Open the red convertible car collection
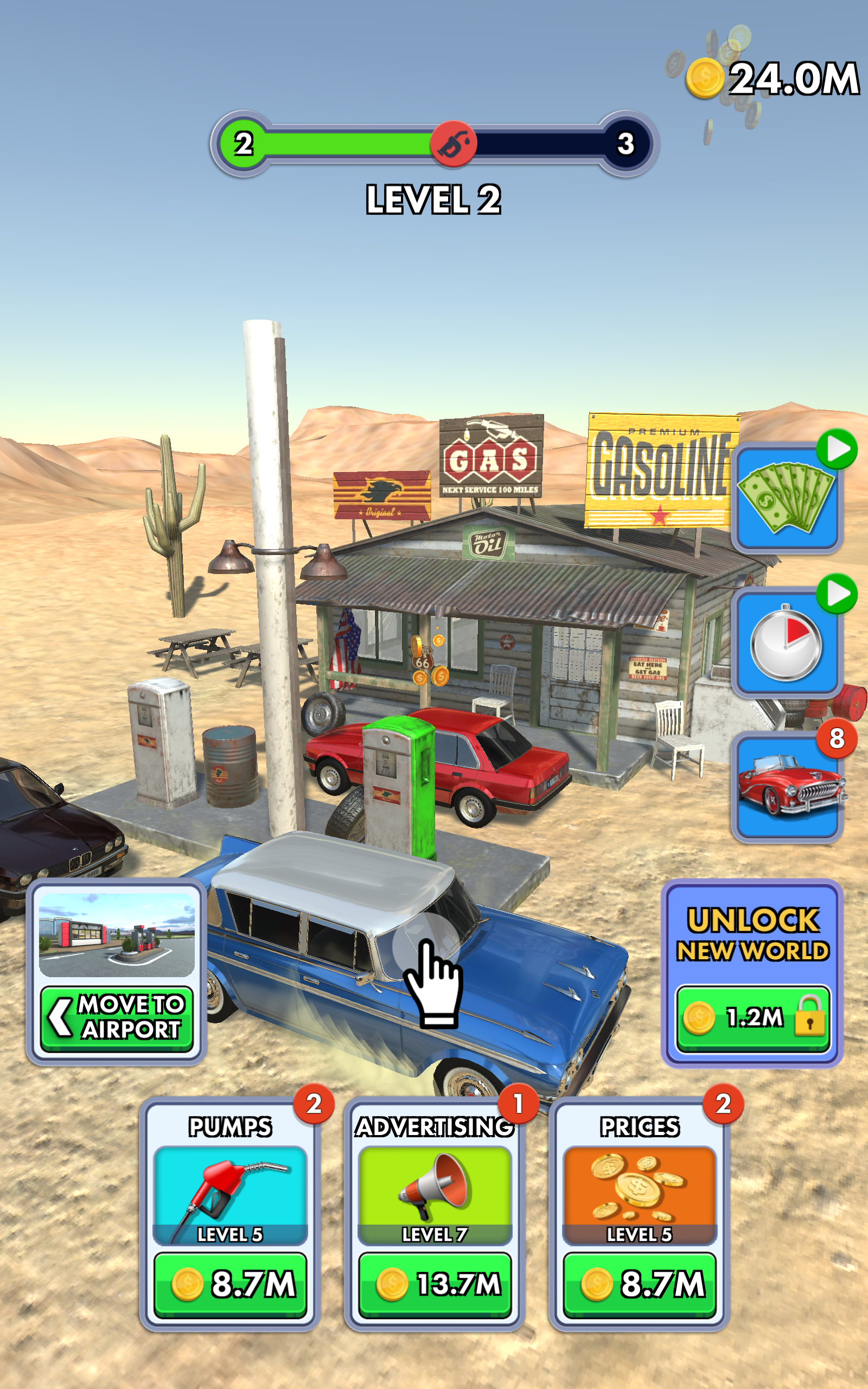 787,787
